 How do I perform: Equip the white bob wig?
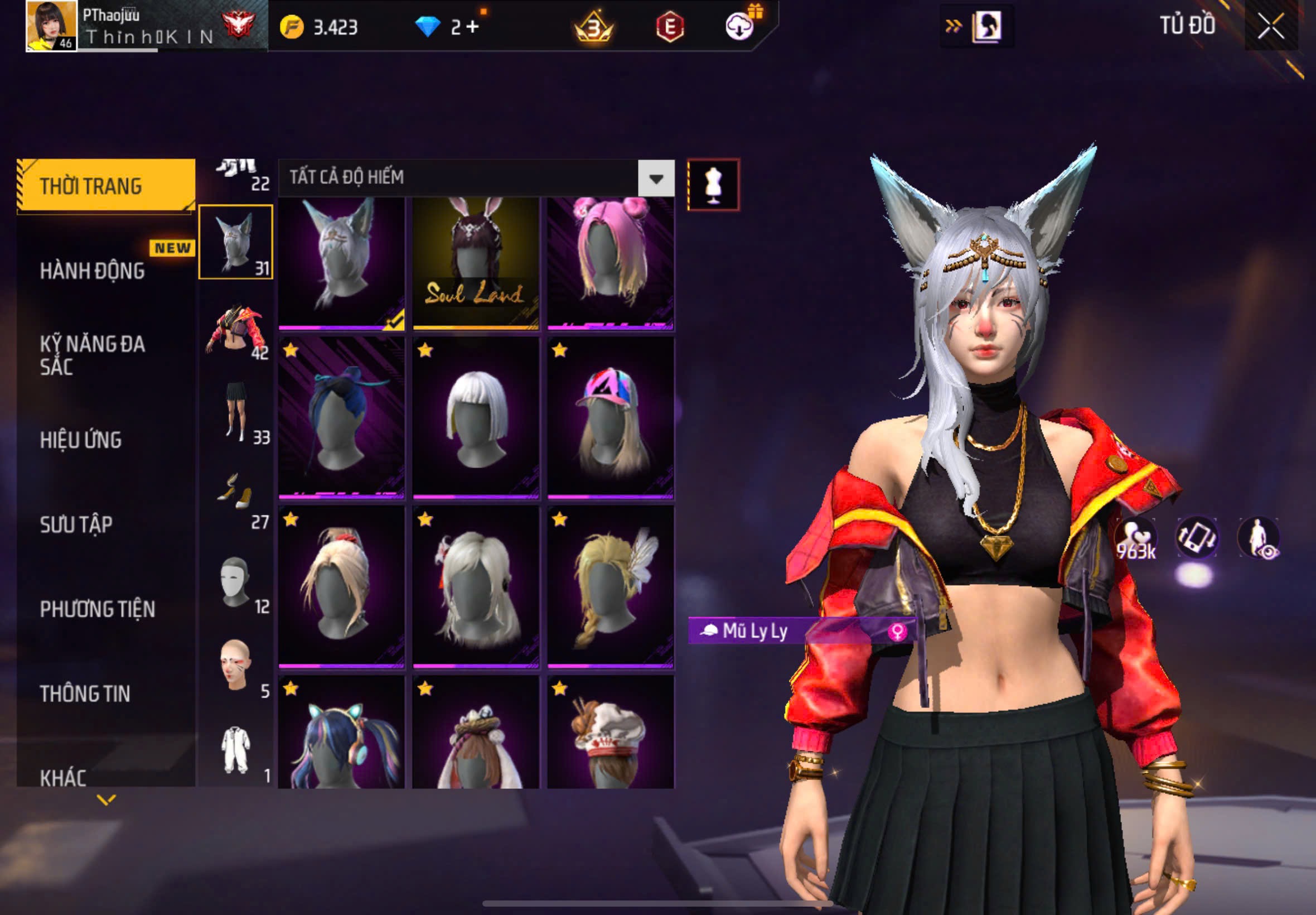click(476, 418)
